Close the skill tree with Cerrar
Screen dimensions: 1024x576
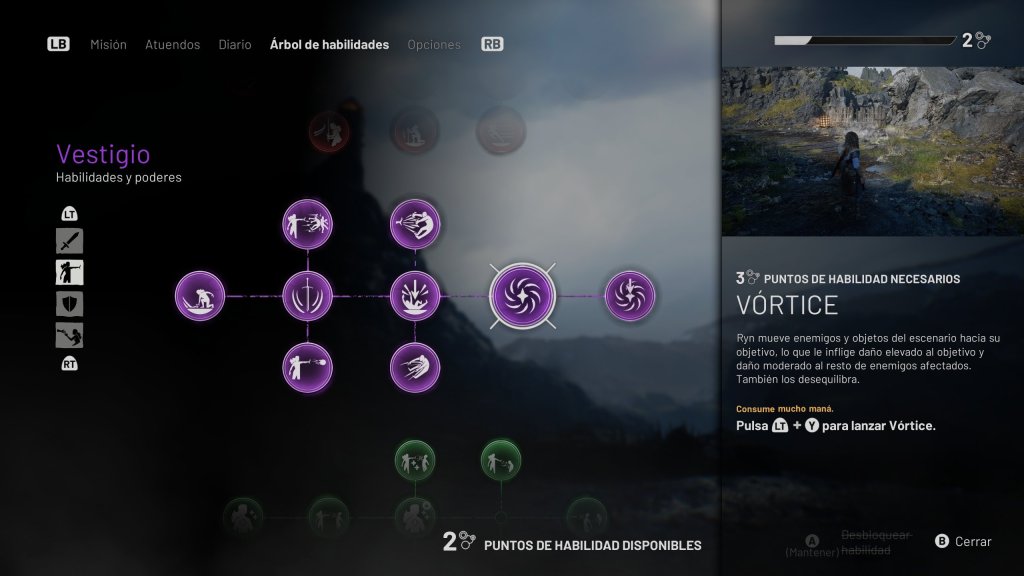point(964,542)
